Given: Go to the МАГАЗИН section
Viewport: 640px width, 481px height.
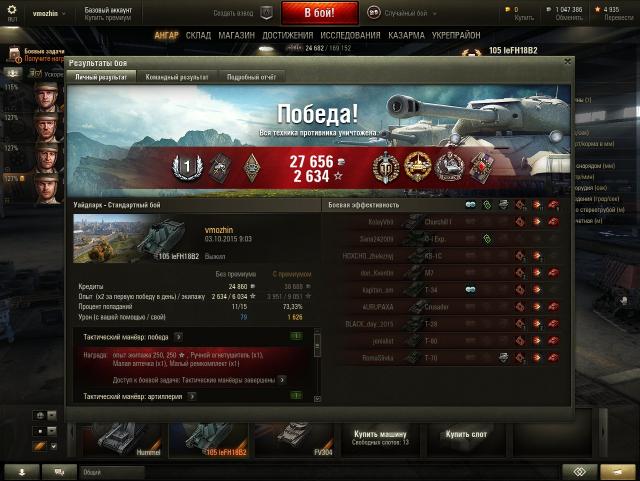Looking at the screenshot, I should click(236, 35).
